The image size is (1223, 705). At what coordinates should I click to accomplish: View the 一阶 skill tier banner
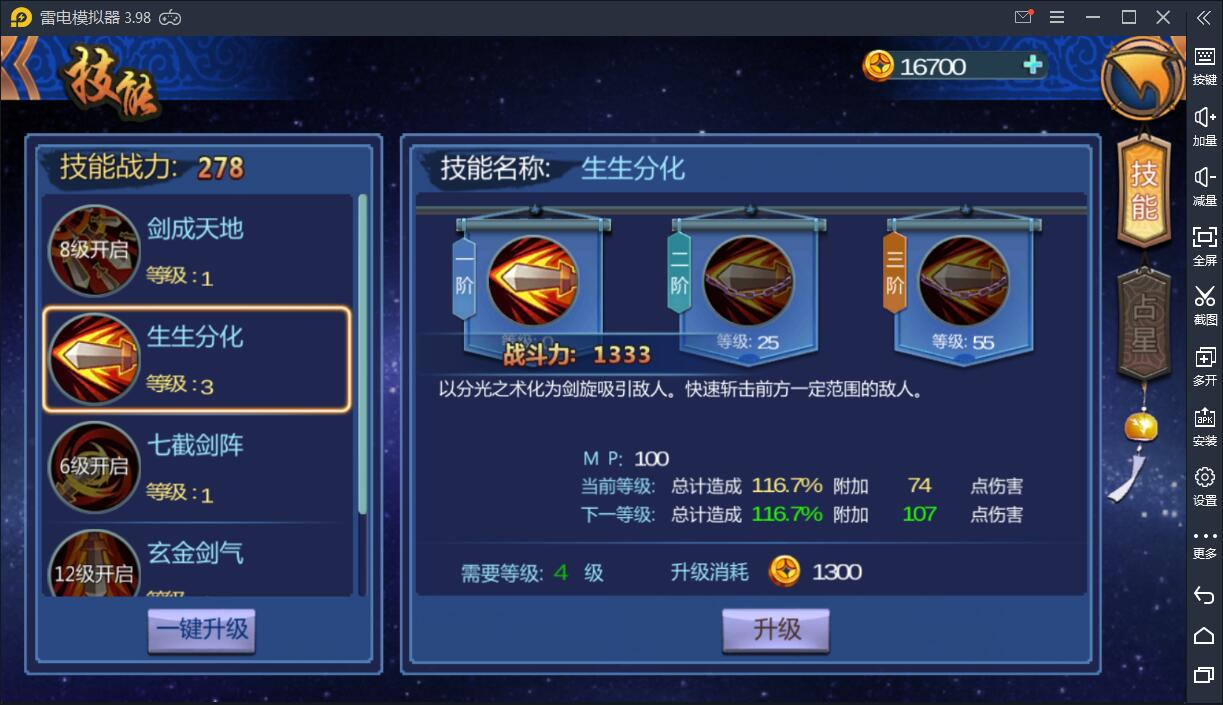532,282
